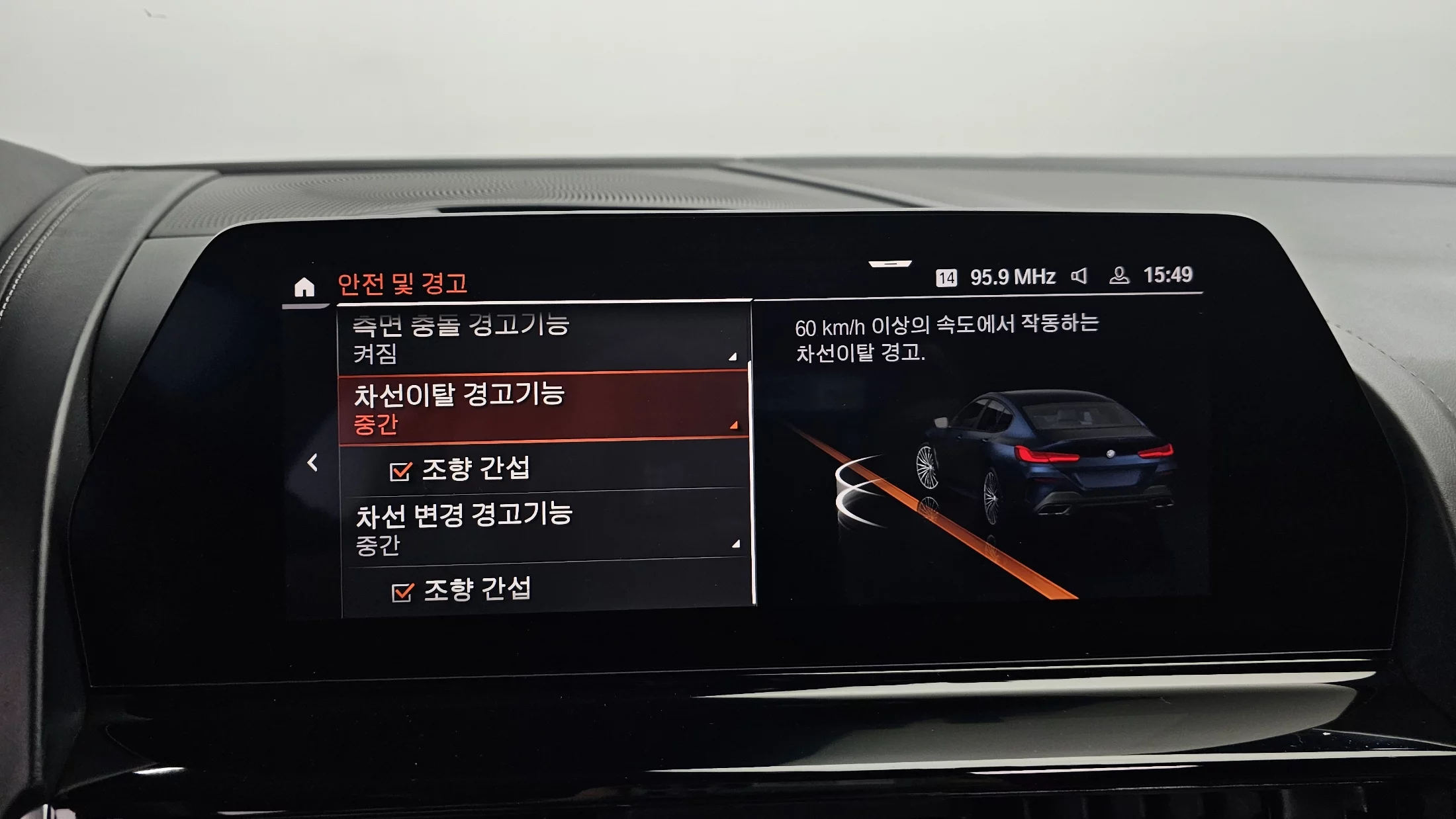Open the driver profile icon
1456x819 pixels.
(1118, 275)
